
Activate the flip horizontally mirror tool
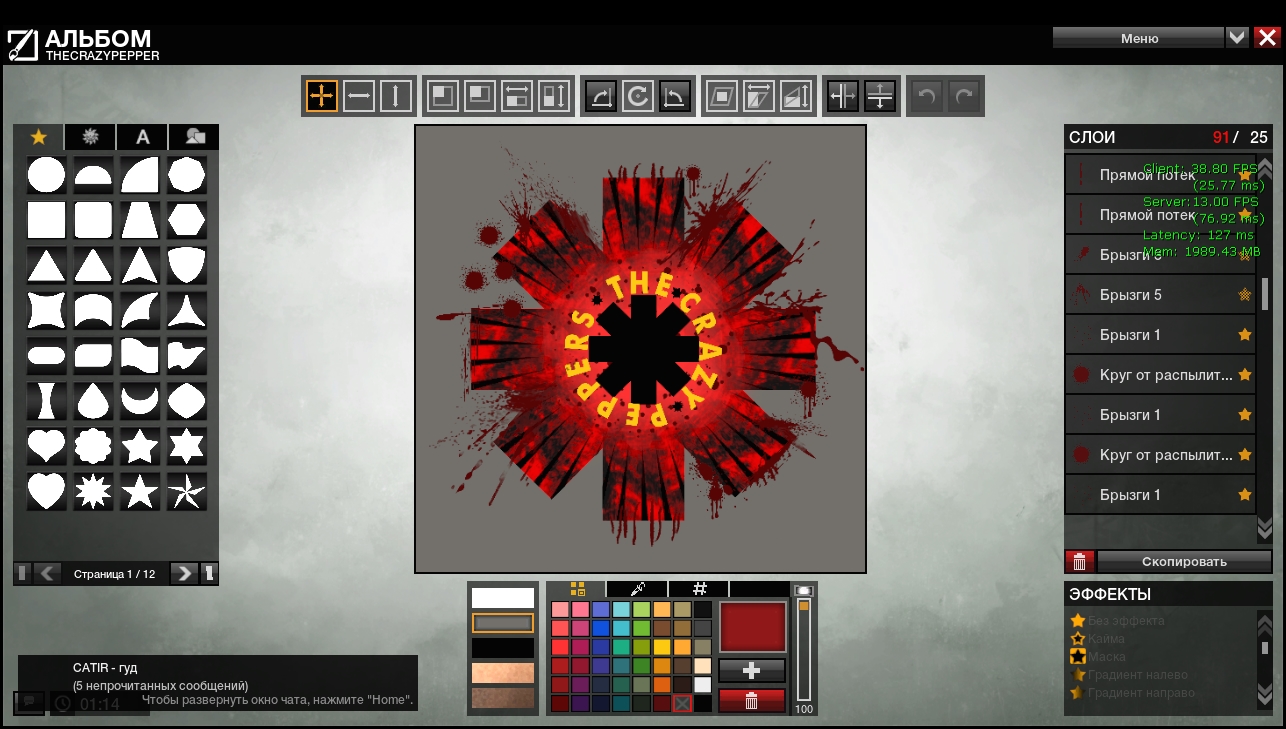pos(843,96)
